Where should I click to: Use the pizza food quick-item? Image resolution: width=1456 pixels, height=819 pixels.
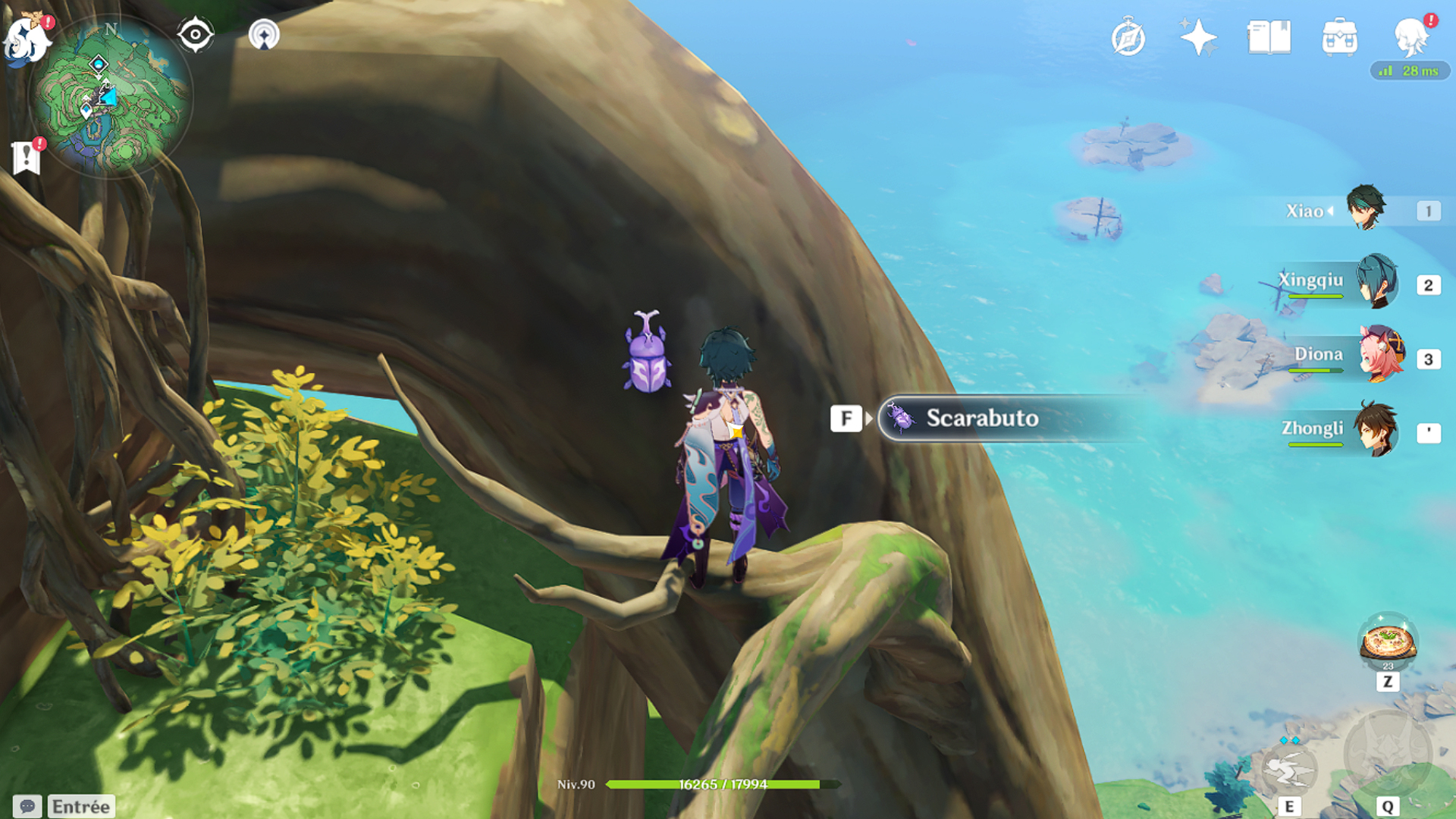[1387, 642]
